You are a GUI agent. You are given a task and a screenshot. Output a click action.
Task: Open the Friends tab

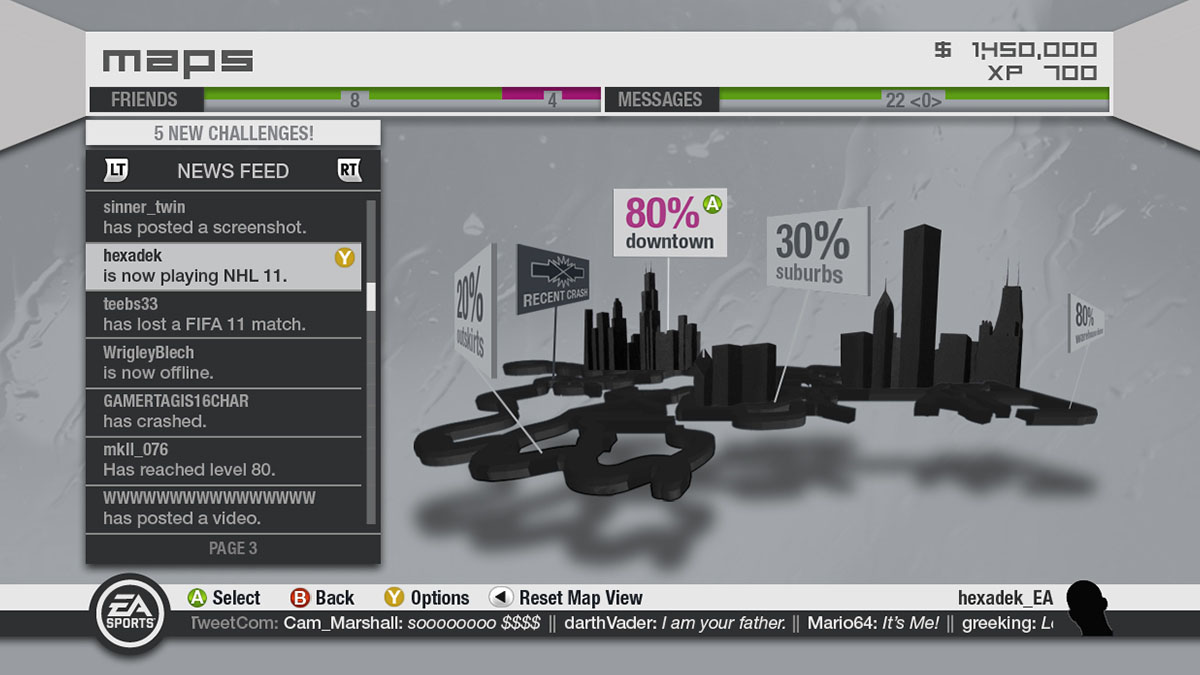tap(145, 100)
